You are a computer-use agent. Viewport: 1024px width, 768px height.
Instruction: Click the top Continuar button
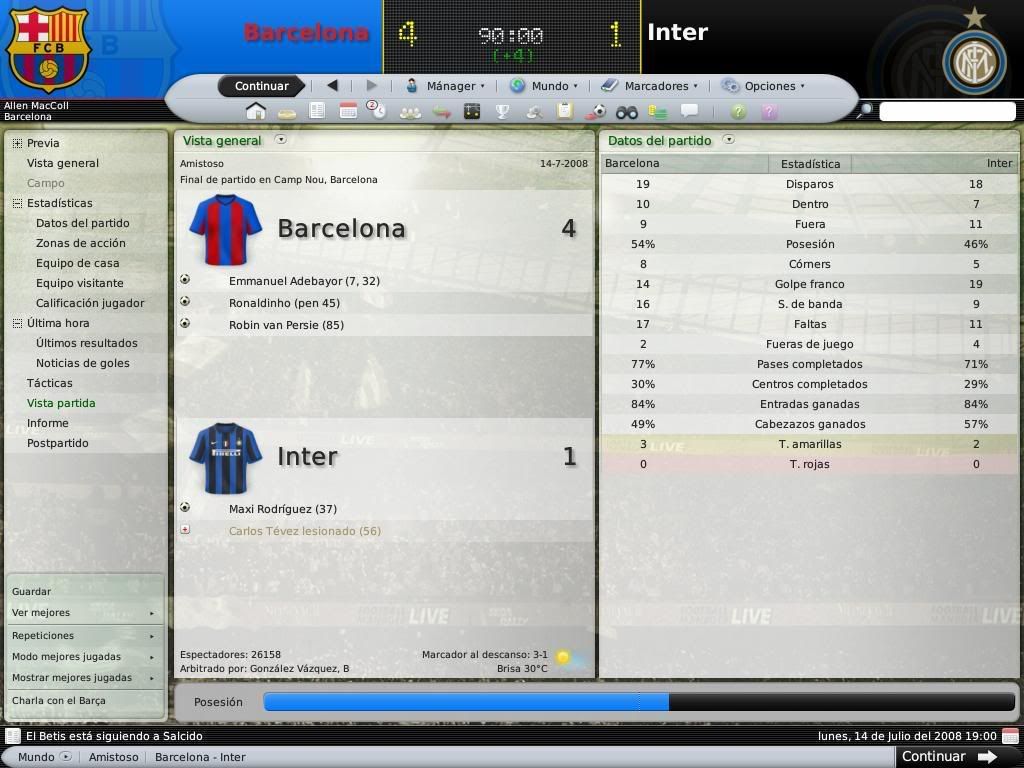[x=261, y=86]
